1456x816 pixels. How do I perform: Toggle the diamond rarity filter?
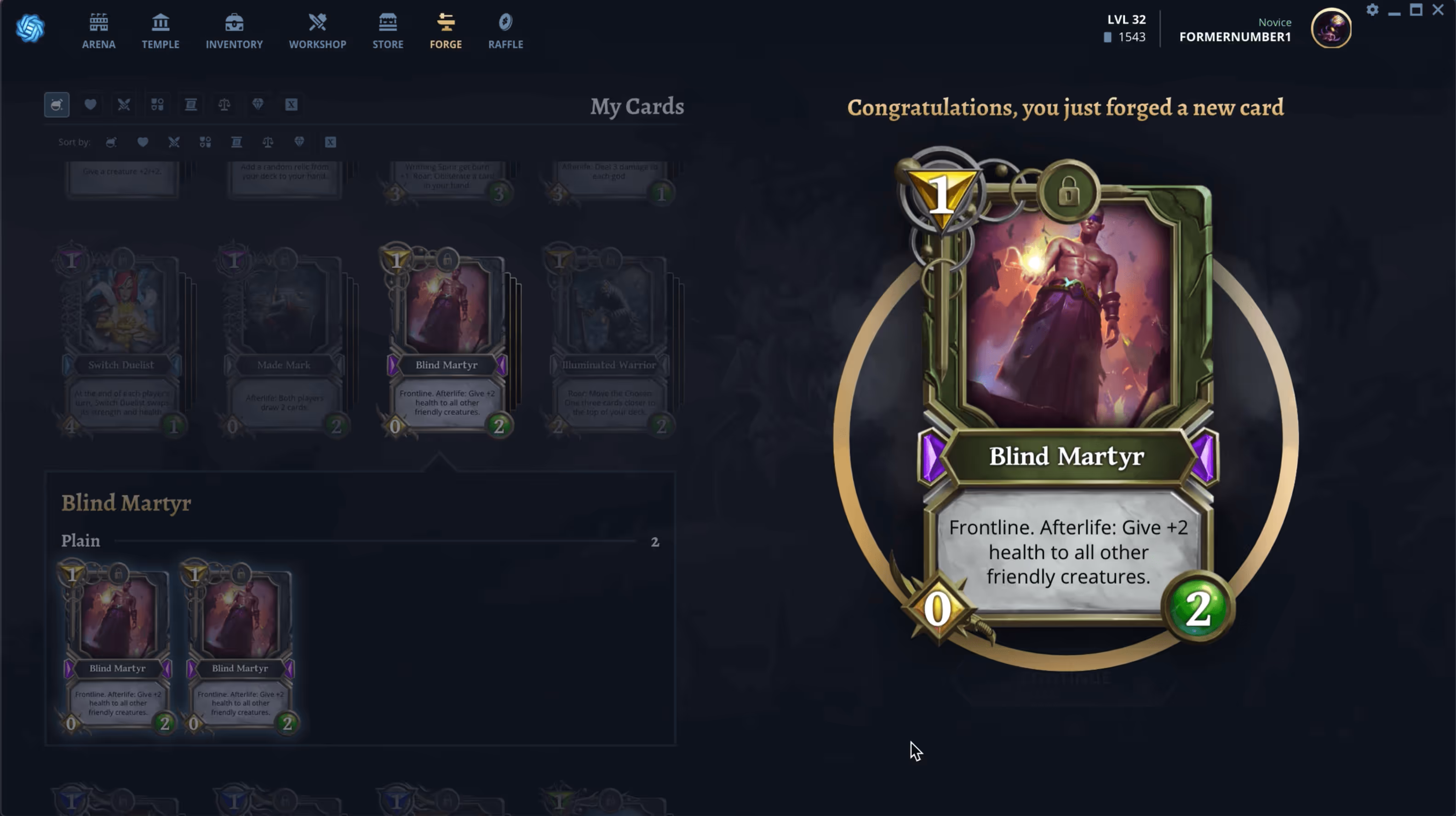point(258,104)
